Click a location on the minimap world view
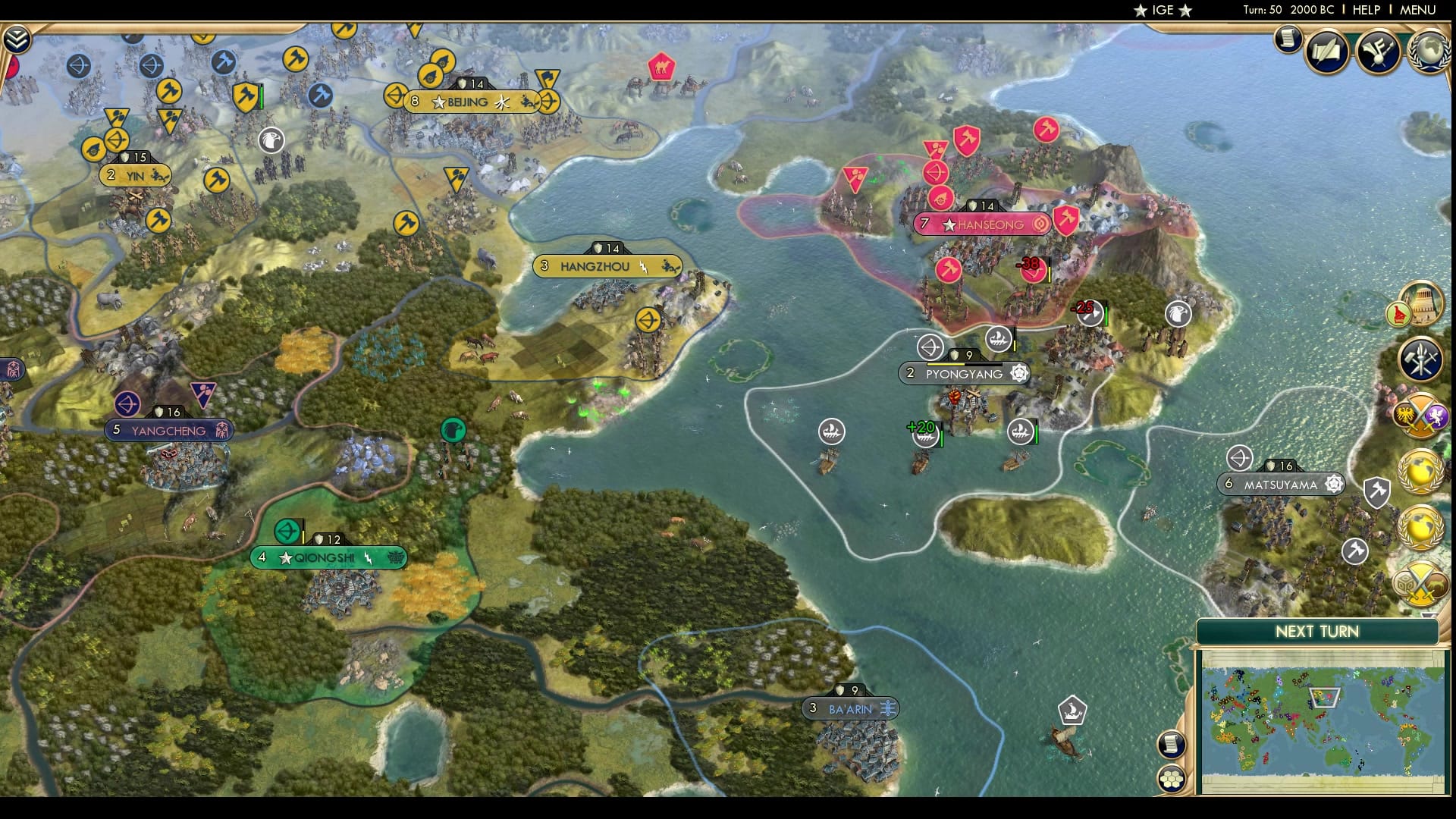Viewport: 1456px width, 819px height. [1323, 720]
